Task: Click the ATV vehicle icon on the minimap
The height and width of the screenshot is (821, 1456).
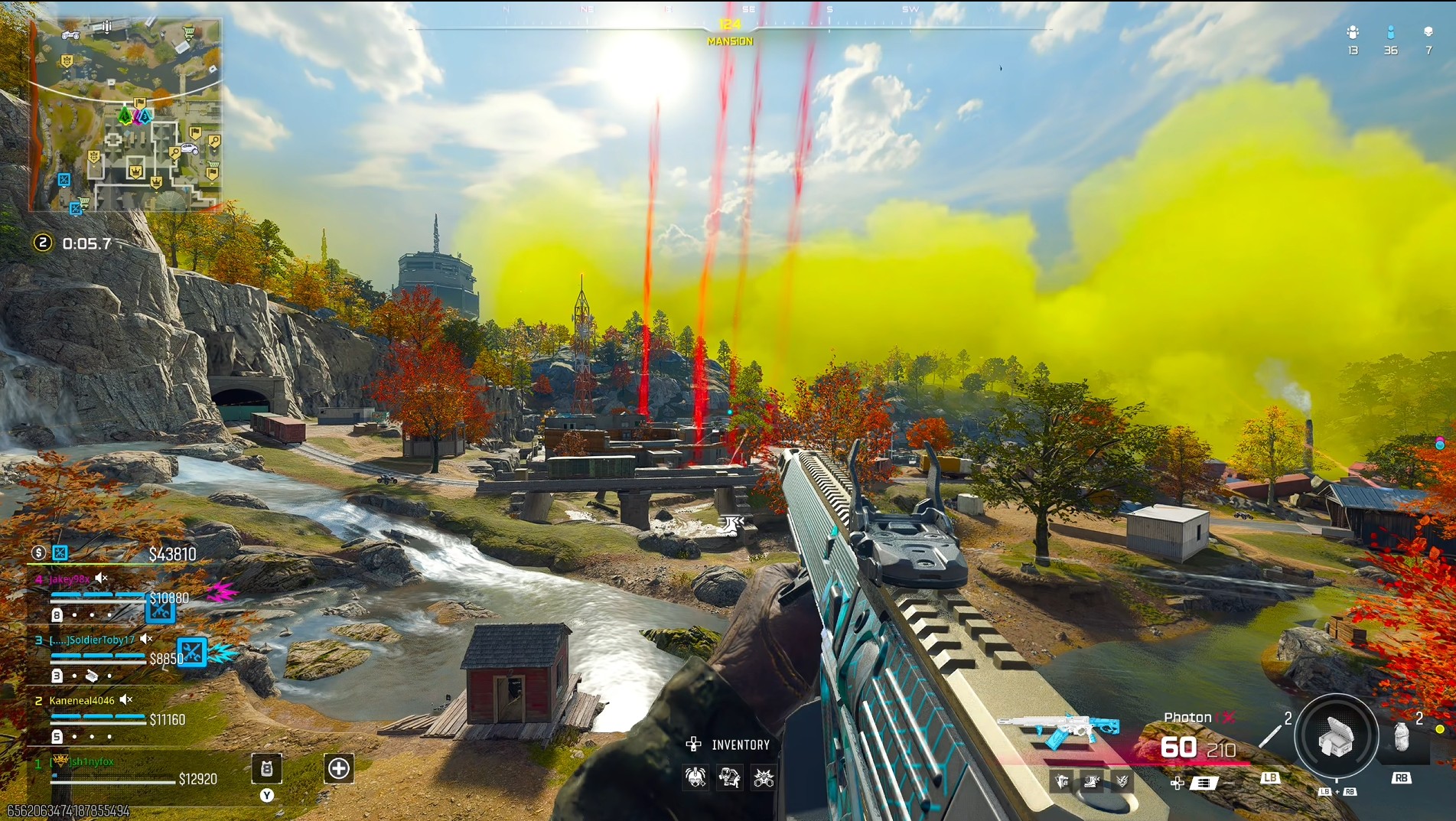Action: pos(70,35)
